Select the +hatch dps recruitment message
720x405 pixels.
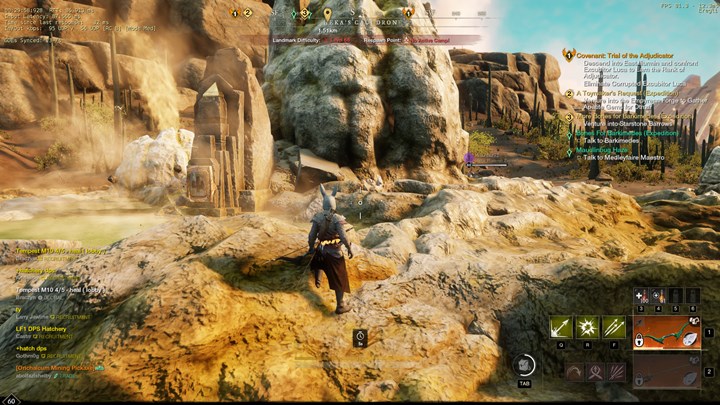(x=32, y=348)
